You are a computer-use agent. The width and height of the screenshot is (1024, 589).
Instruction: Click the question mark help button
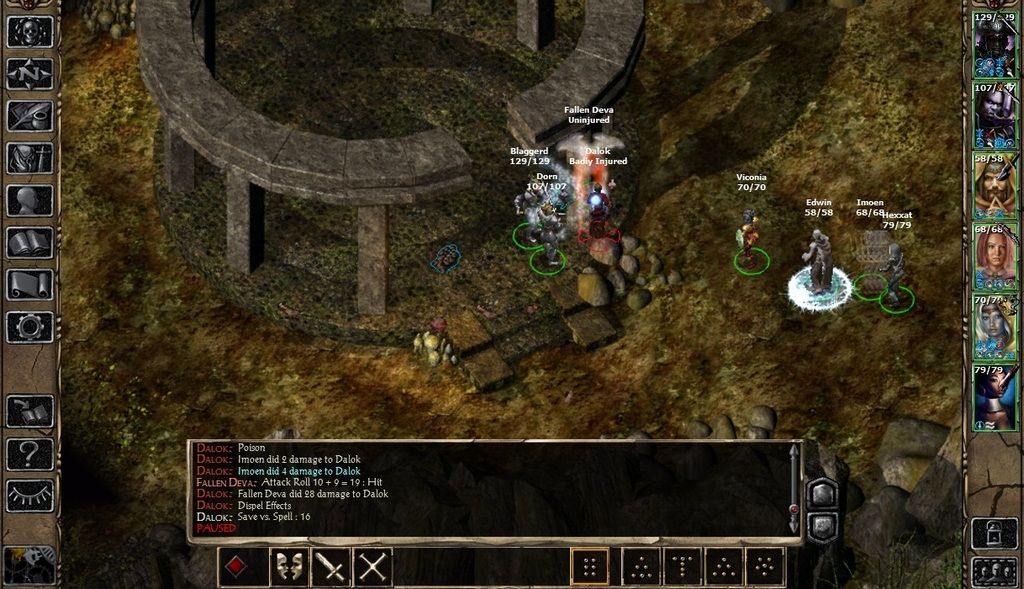29,454
